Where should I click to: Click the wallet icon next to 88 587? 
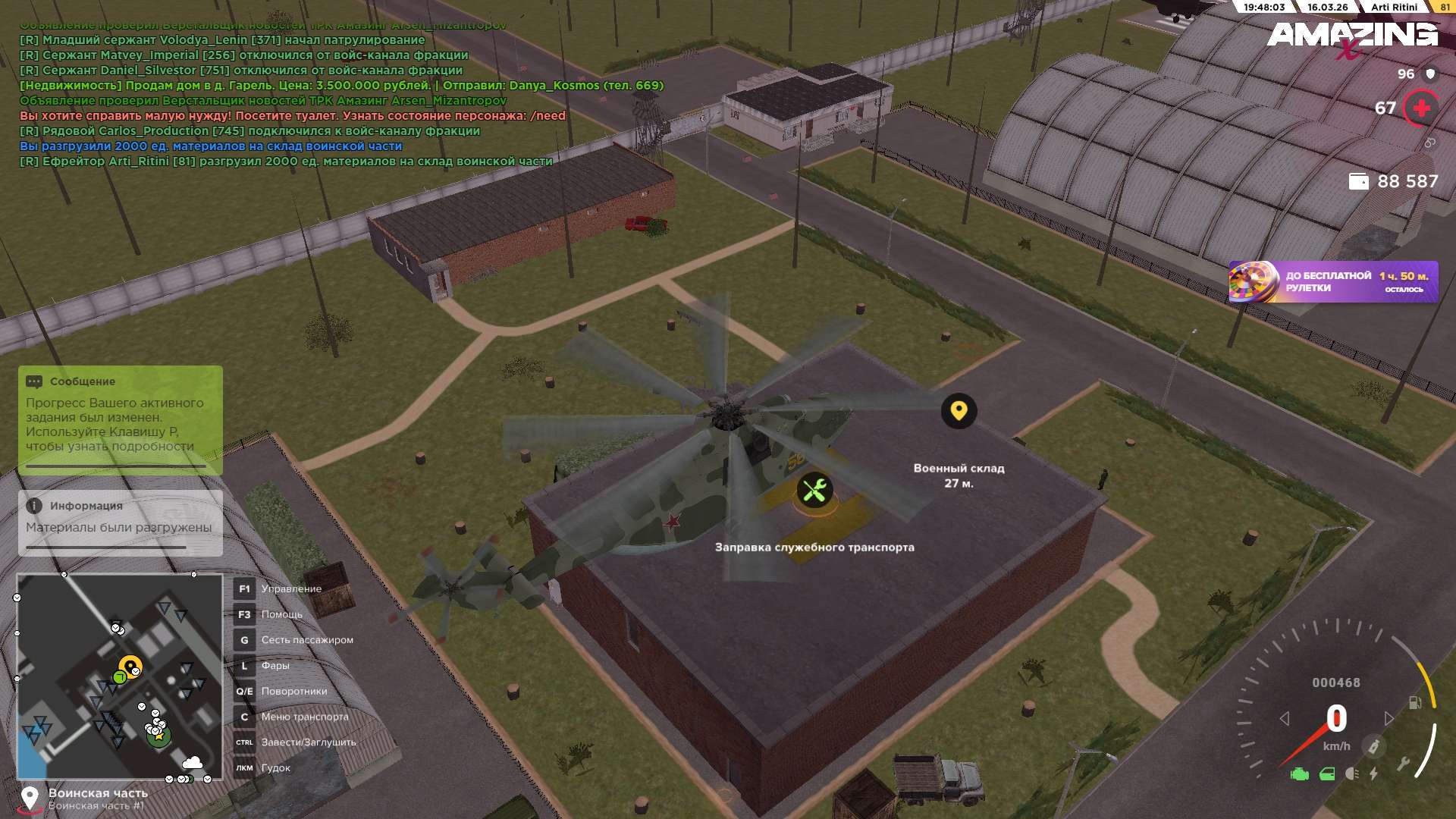1358,181
